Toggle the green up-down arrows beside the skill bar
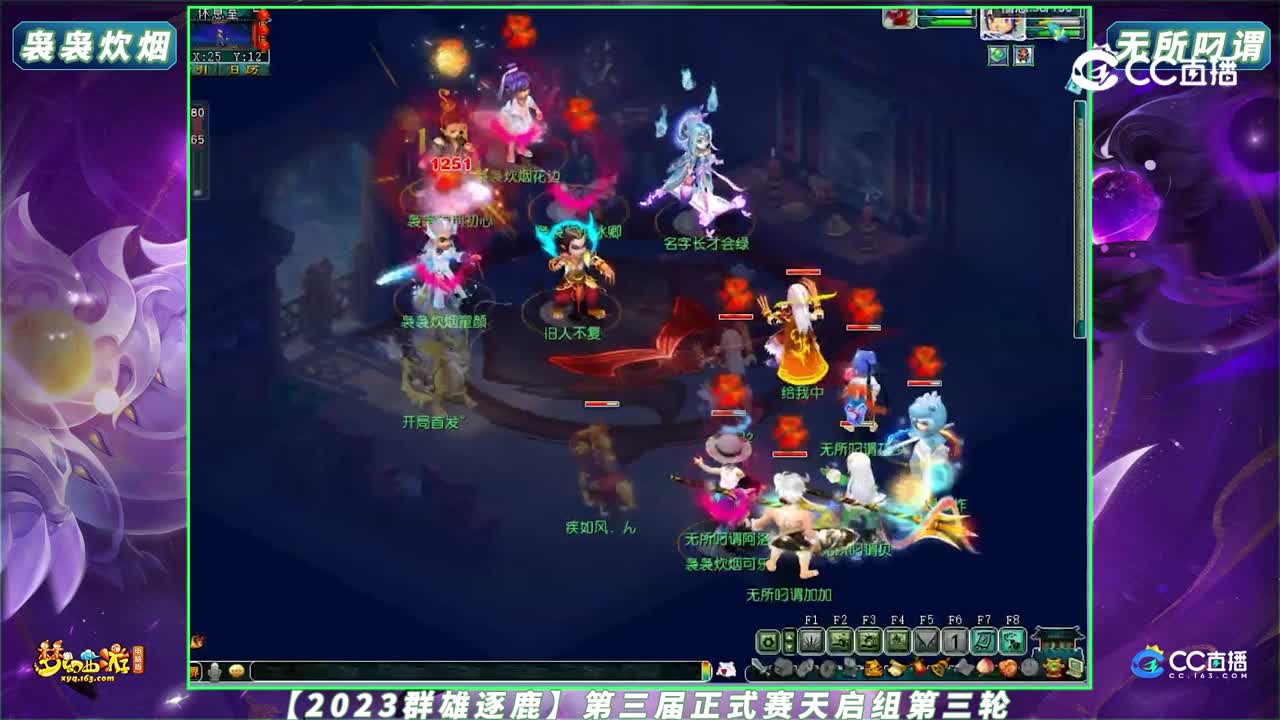The image size is (1280, 720). click(x=789, y=640)
